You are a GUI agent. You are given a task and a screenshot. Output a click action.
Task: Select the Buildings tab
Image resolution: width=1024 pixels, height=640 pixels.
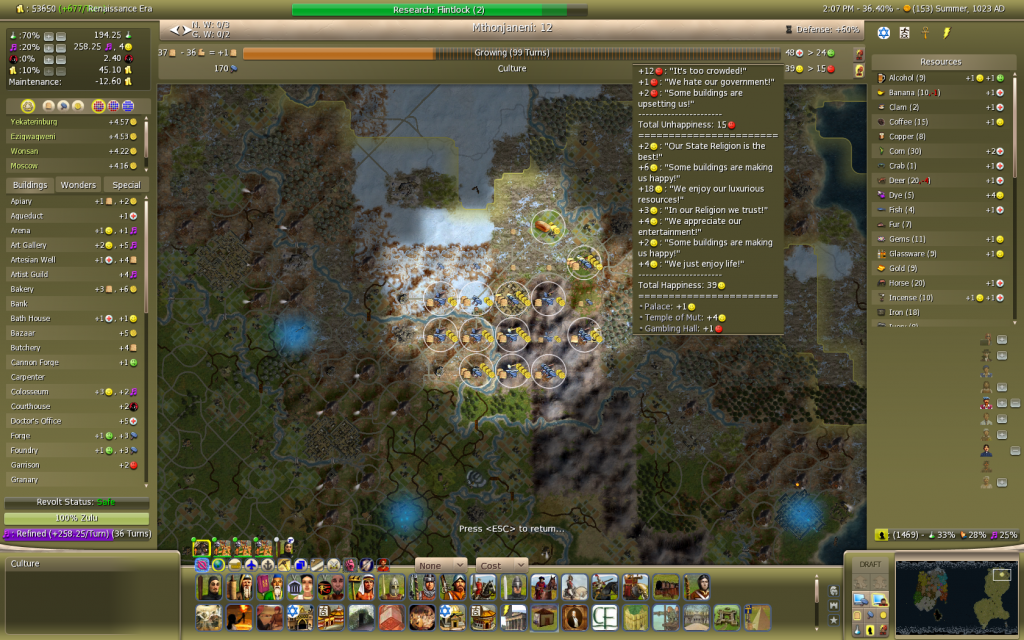tap(30, 185)
